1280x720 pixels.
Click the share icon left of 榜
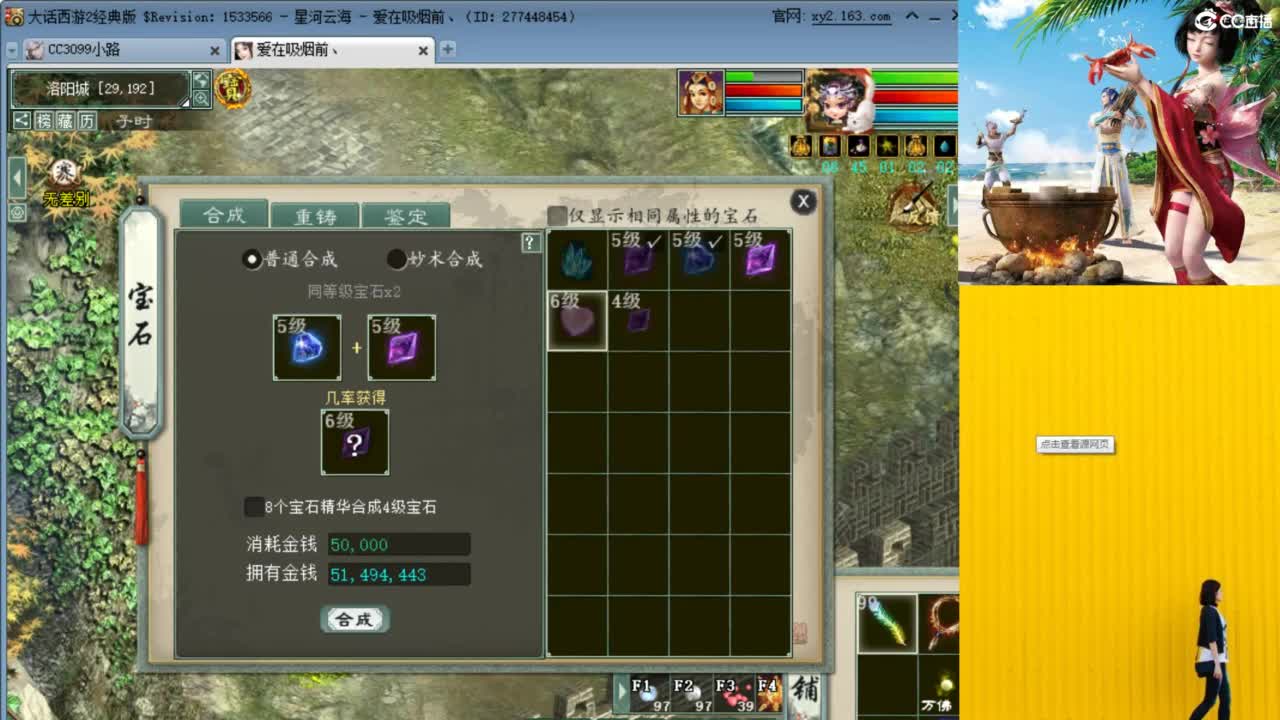click(22, 120)
